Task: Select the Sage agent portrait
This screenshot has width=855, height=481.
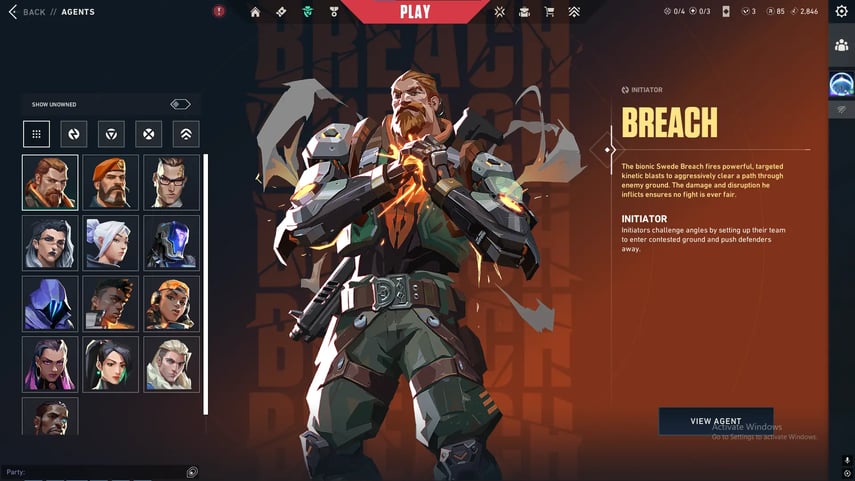Action: (111, 364)
